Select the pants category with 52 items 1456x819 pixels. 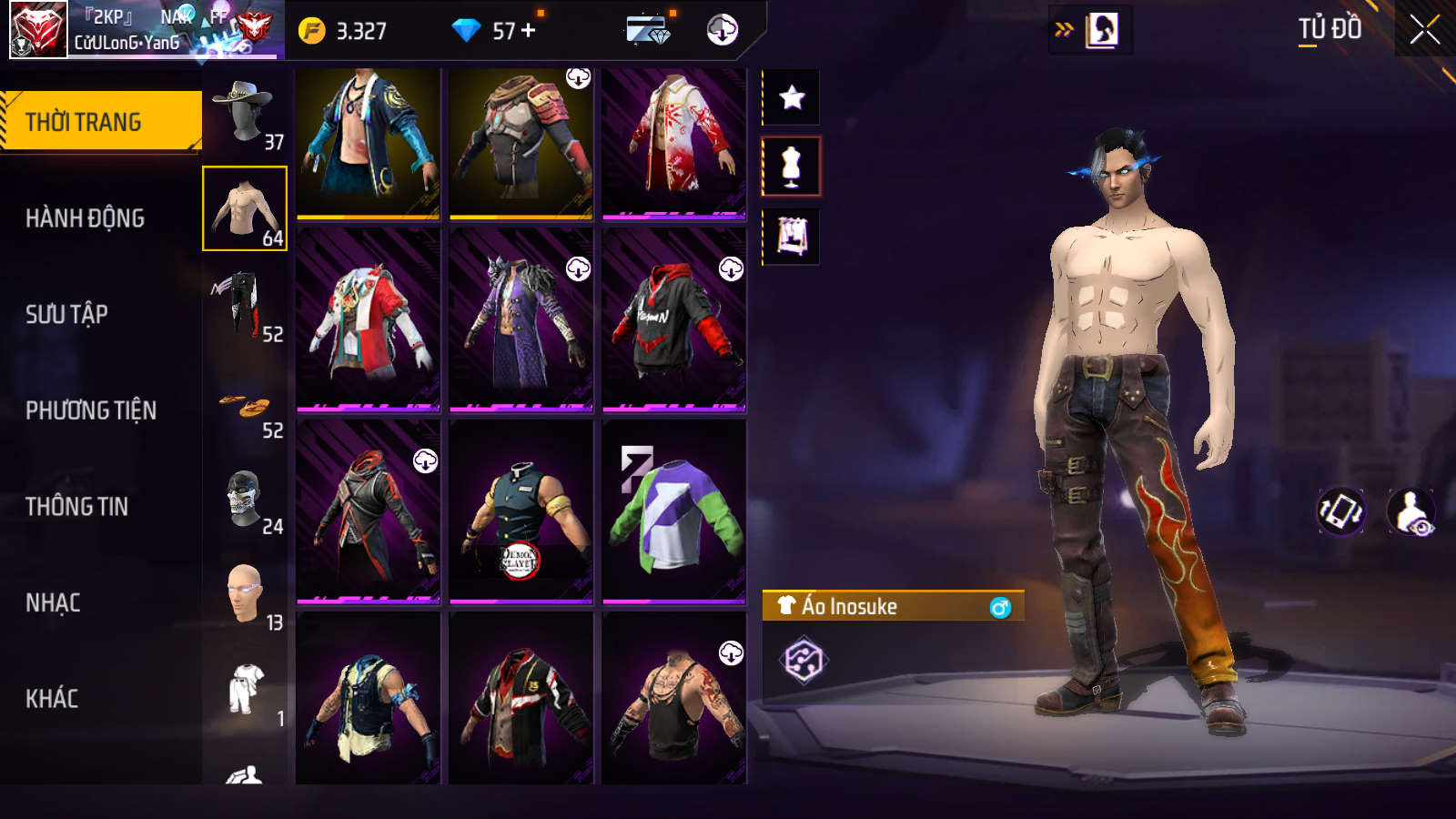click(244, 306)
